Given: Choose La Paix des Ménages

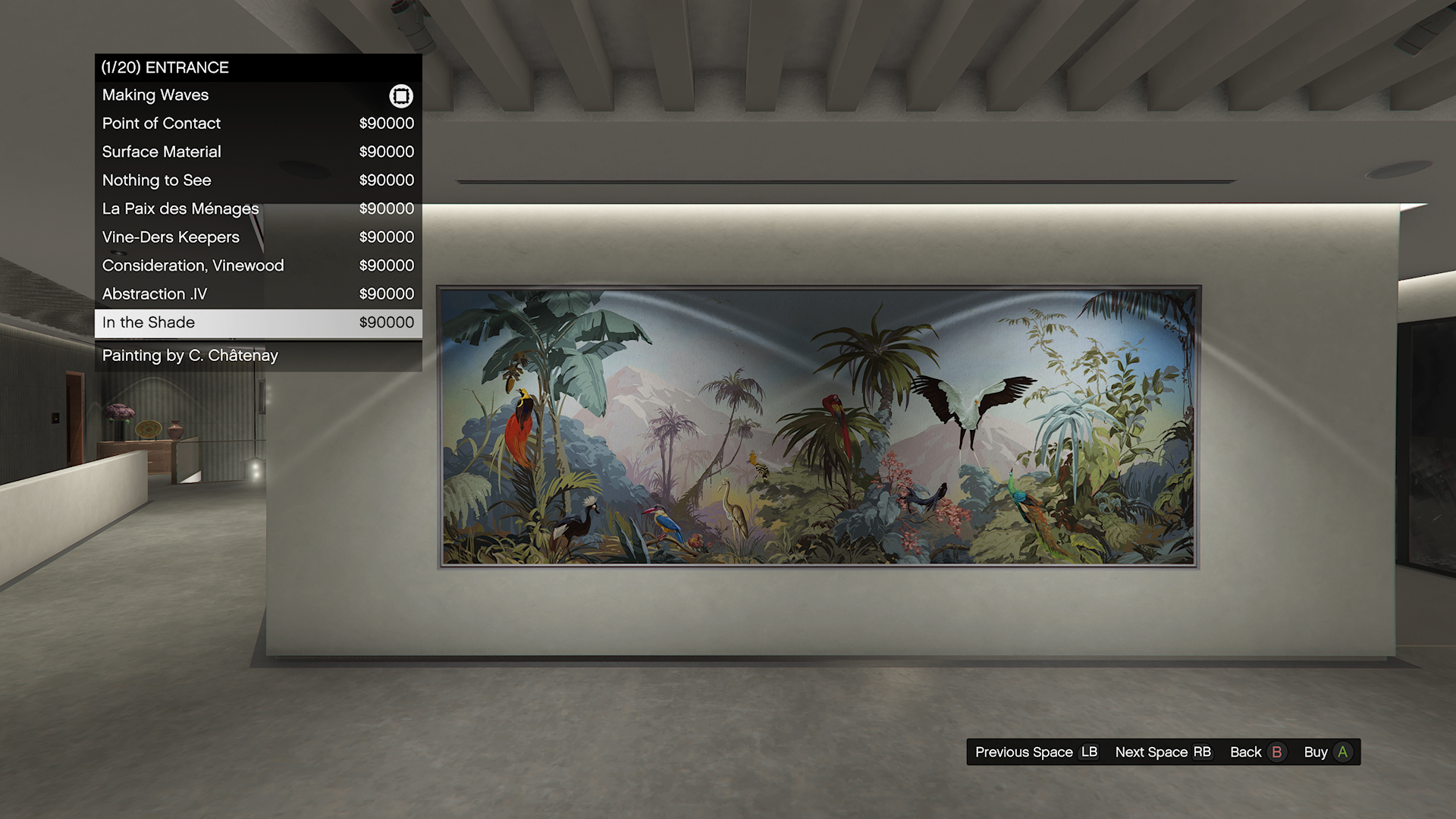Looking at the screenshot, I should click(258, 209).
